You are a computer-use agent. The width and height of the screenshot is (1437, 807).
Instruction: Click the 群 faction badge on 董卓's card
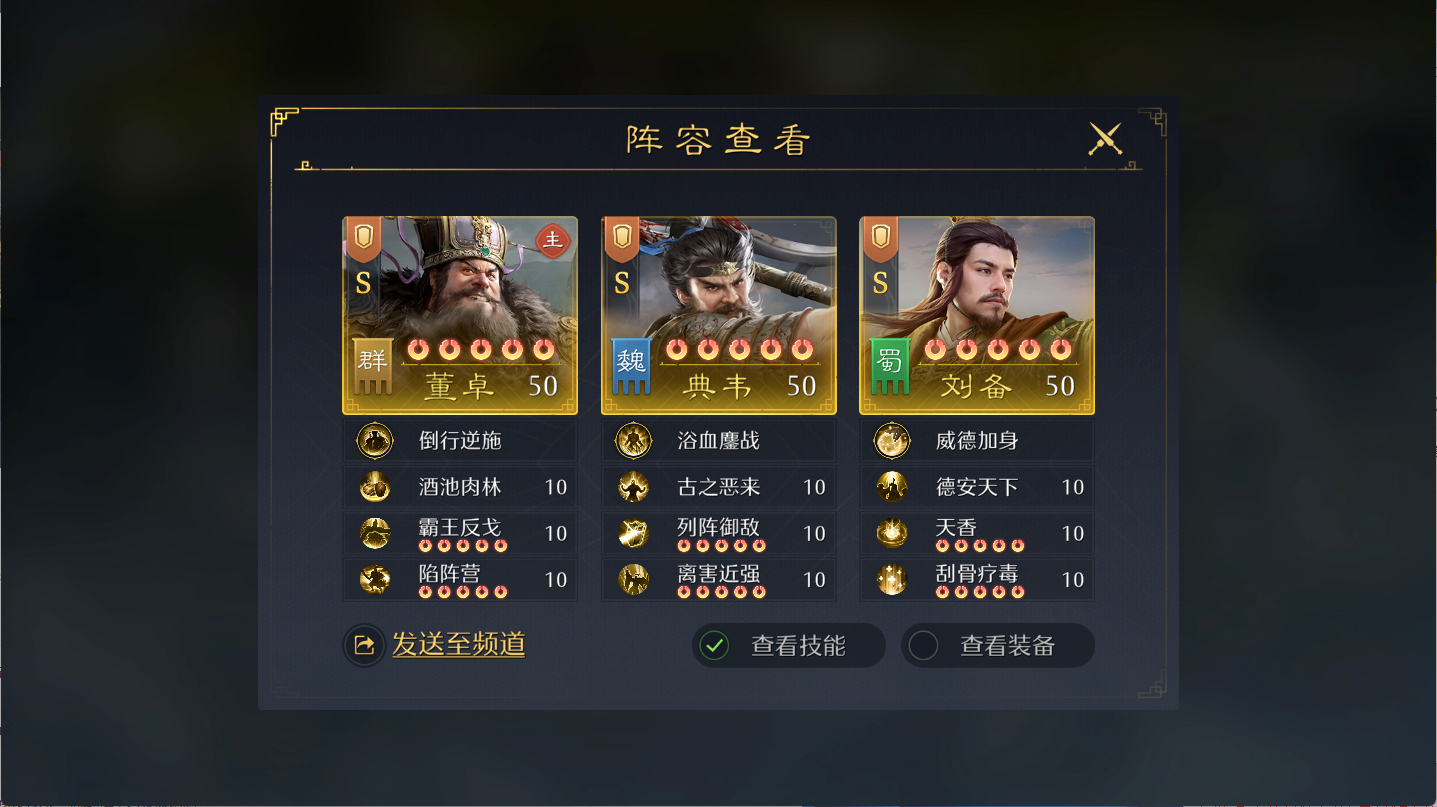pos(372,367)
